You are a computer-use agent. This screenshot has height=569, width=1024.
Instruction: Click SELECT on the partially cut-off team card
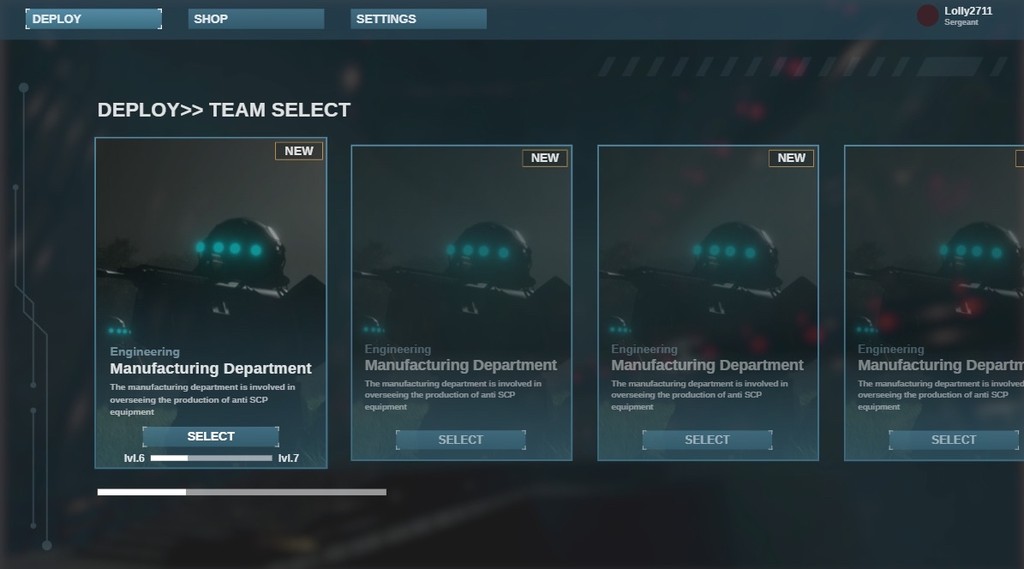953,440
